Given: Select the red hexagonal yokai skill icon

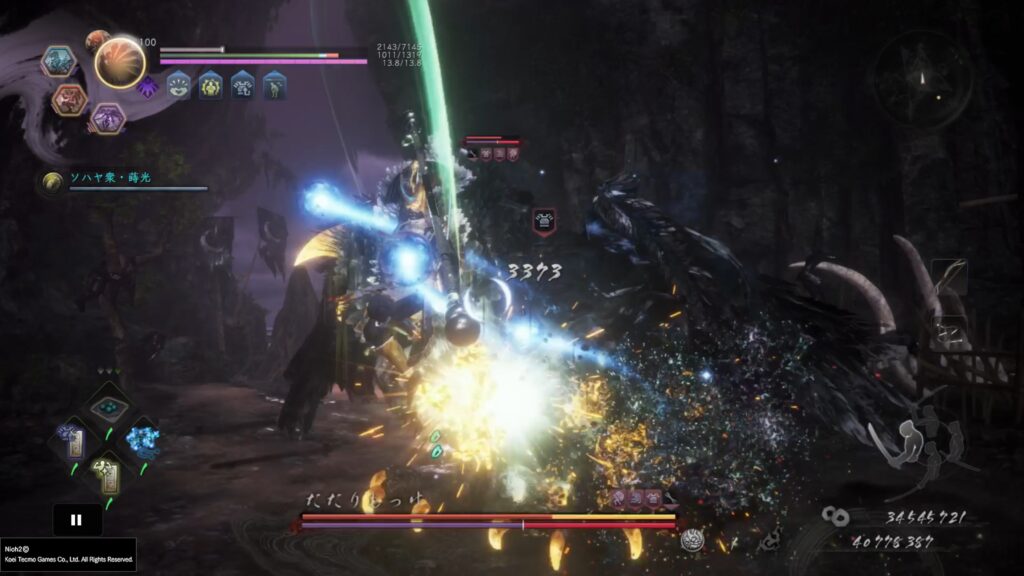Looking at the screenshot, I should tap(70, 99).
